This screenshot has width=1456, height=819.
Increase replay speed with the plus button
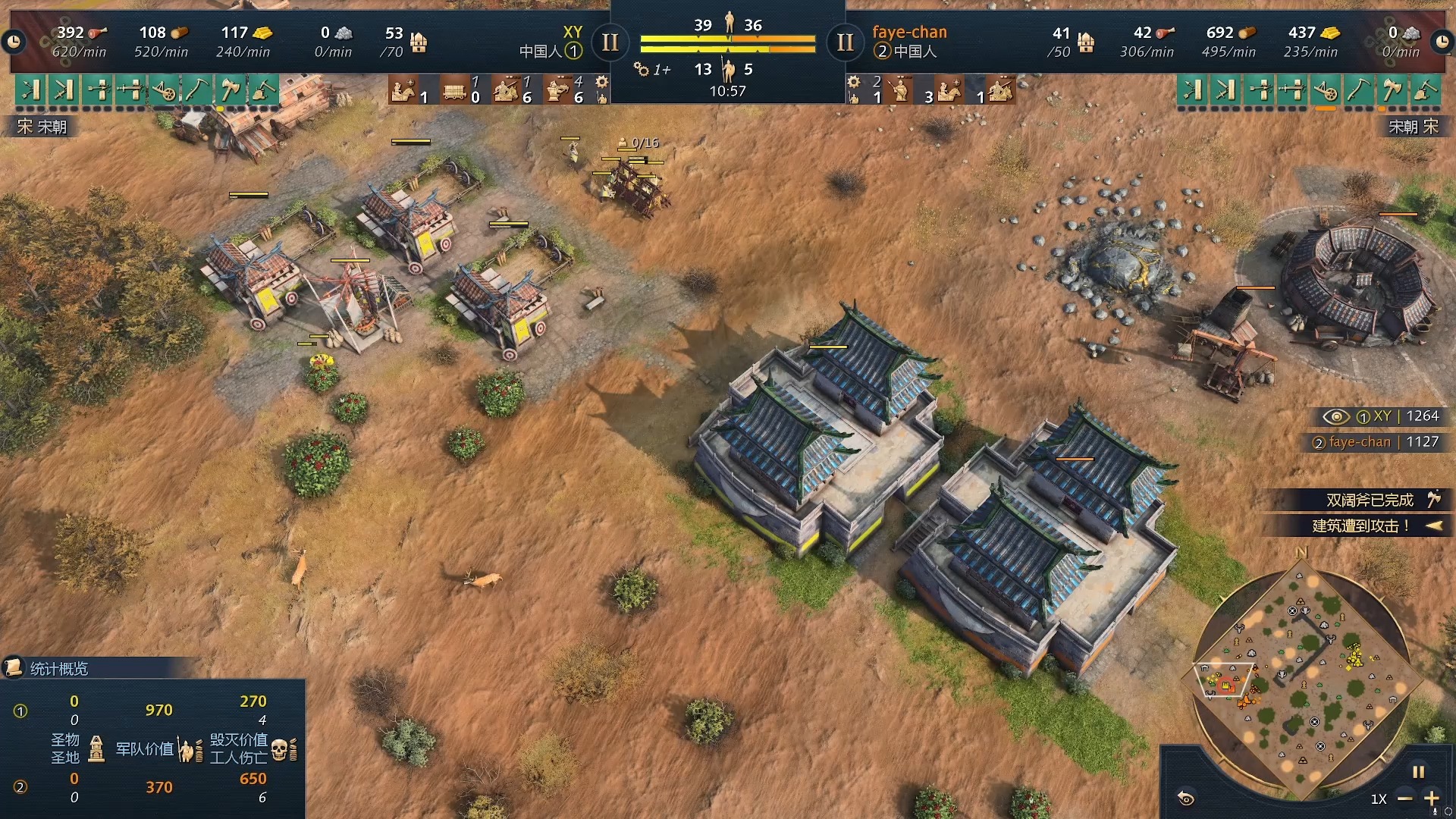[x=1432, y=799]
